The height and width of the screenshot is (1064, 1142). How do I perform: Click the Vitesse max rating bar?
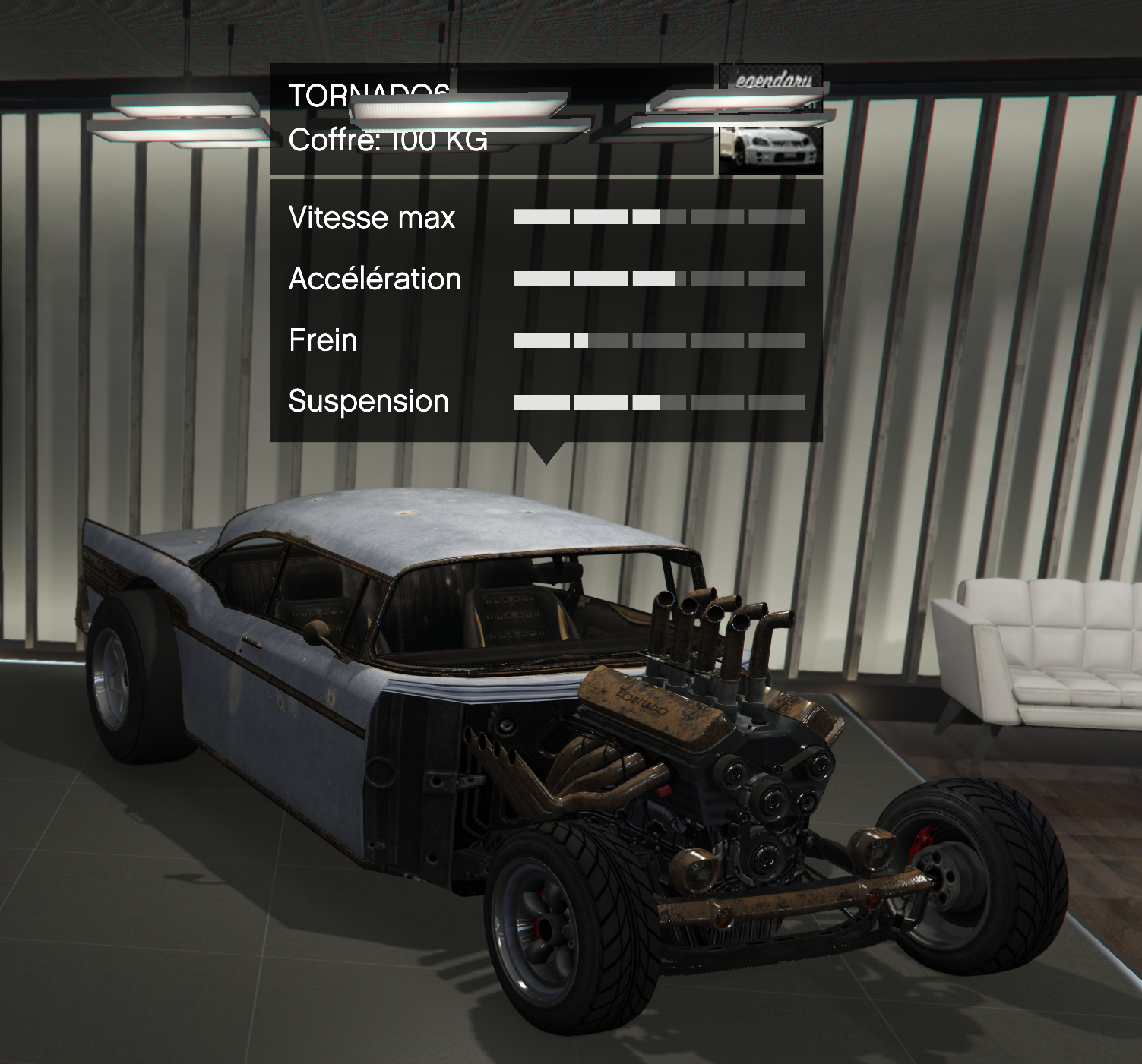coord(660,217)
